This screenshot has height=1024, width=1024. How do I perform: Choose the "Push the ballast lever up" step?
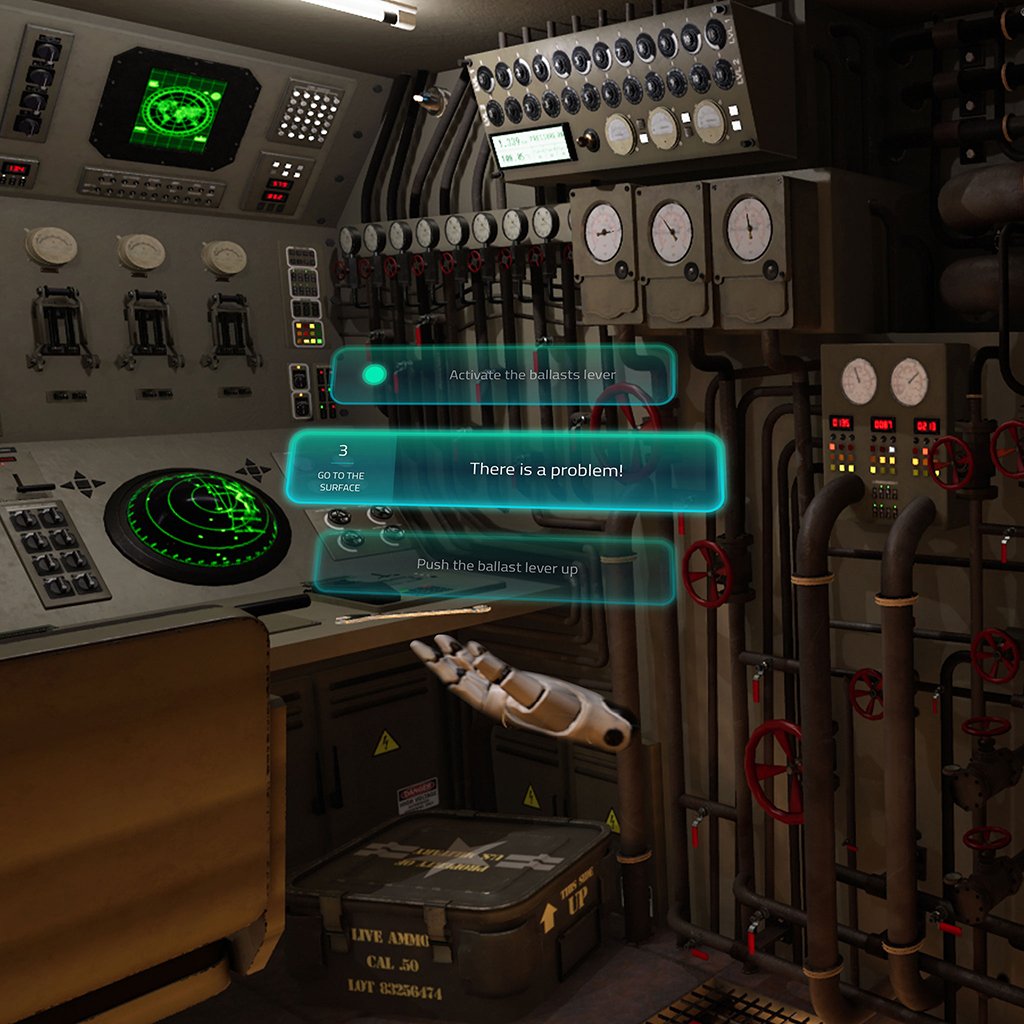[x=497, y=565]
